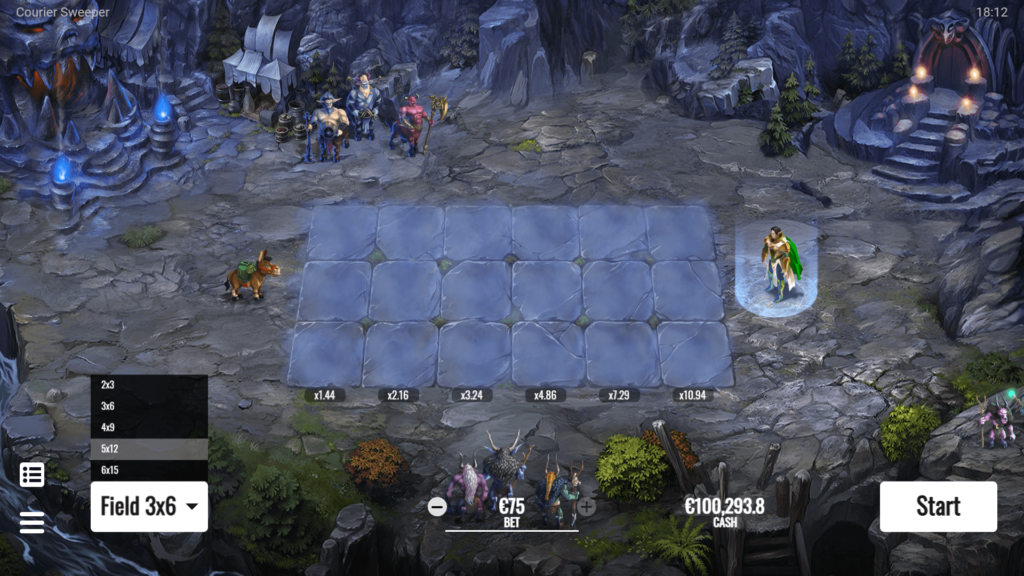Toggle the Field 3x6 dropdown
The width and height of the screenshot is (1024, 576).
coord(149,507)
